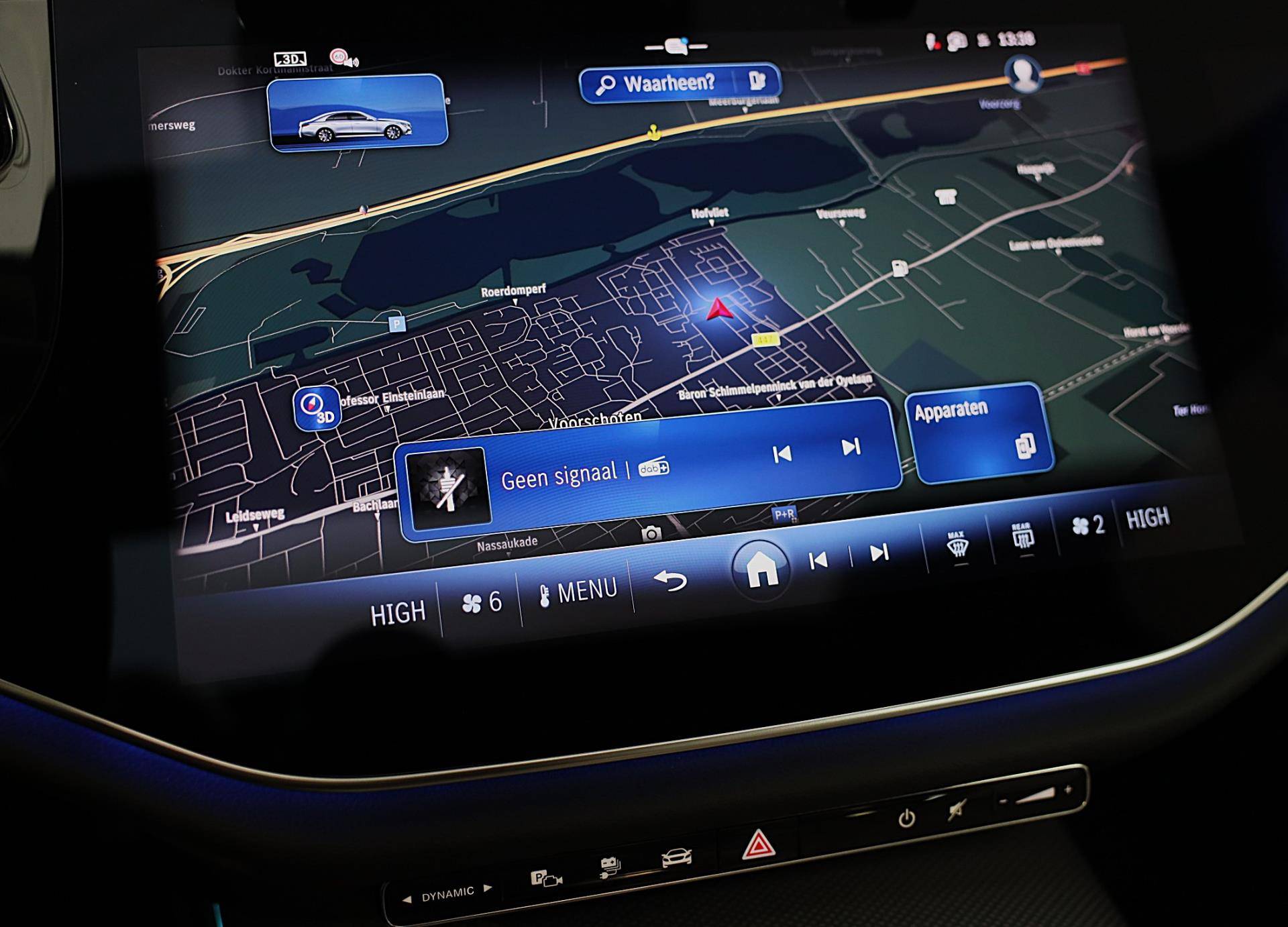Adjust the fan speed 6 setting
The width and height of the screenshot is (1288, 927).
point(481,603)
